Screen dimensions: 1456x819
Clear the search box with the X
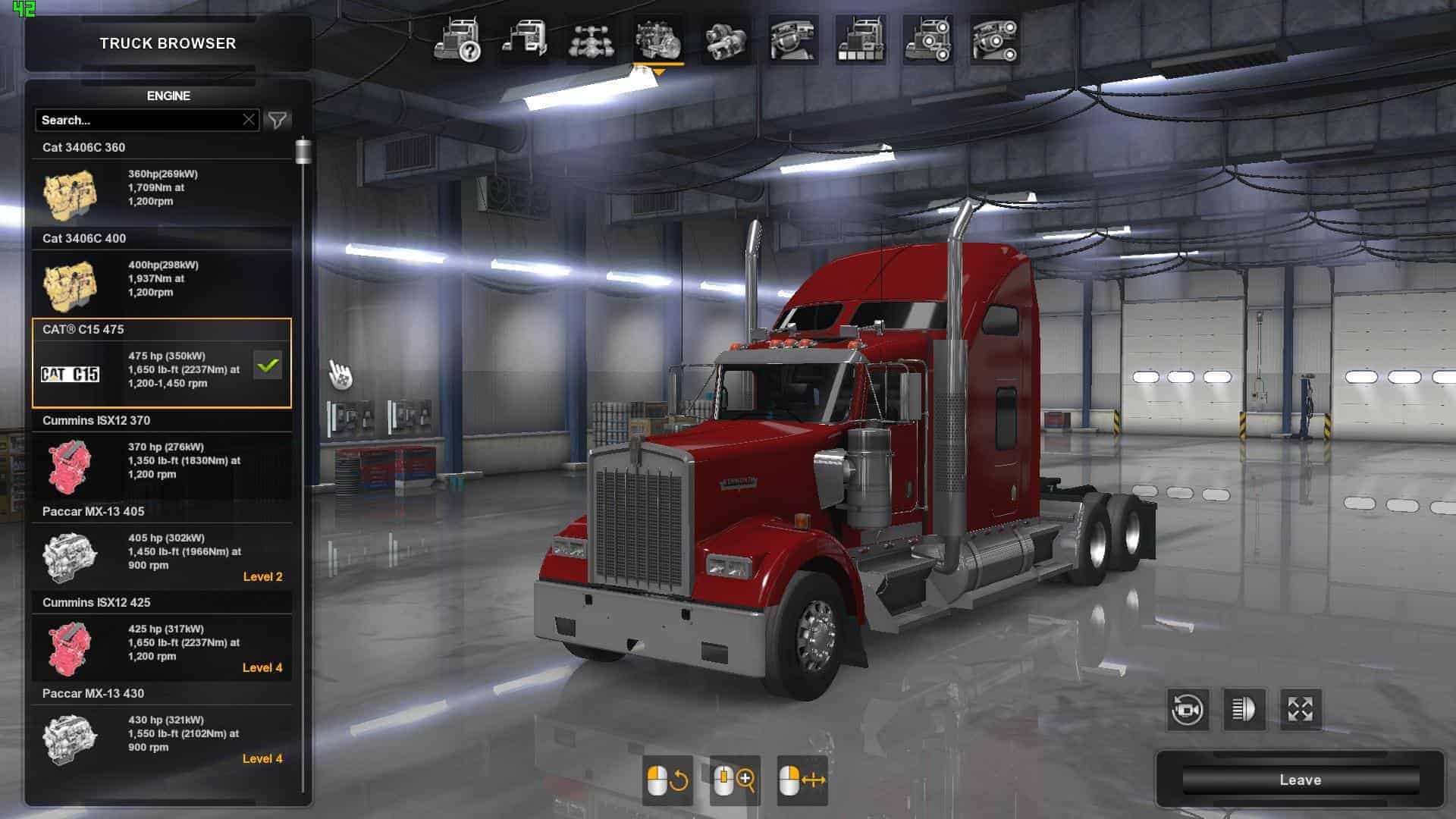[249, 120]
